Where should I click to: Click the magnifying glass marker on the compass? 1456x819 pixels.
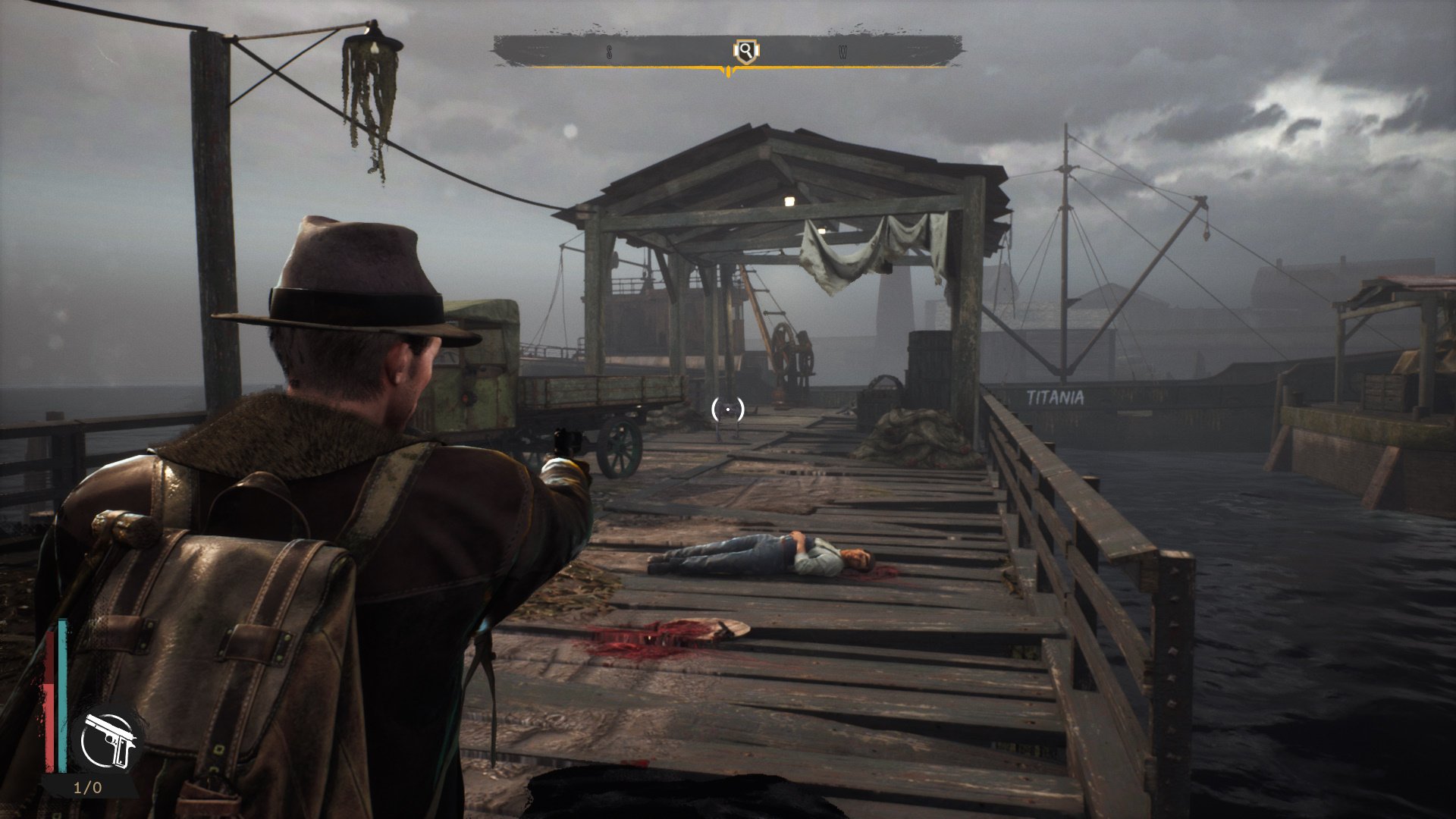[x=746, y=52]
